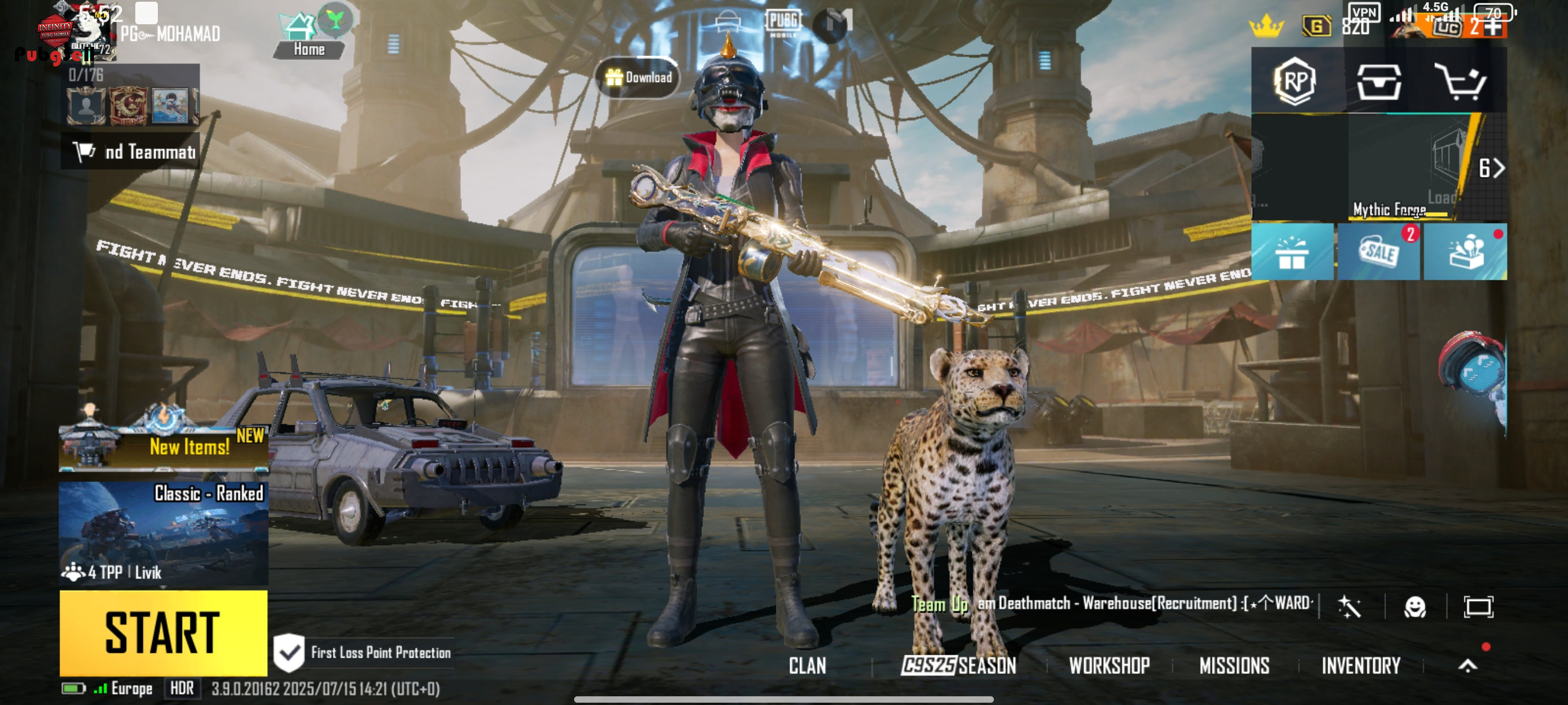Open the shopping cart store
Screen dimensions: 1568x705
pos(1461,81)
